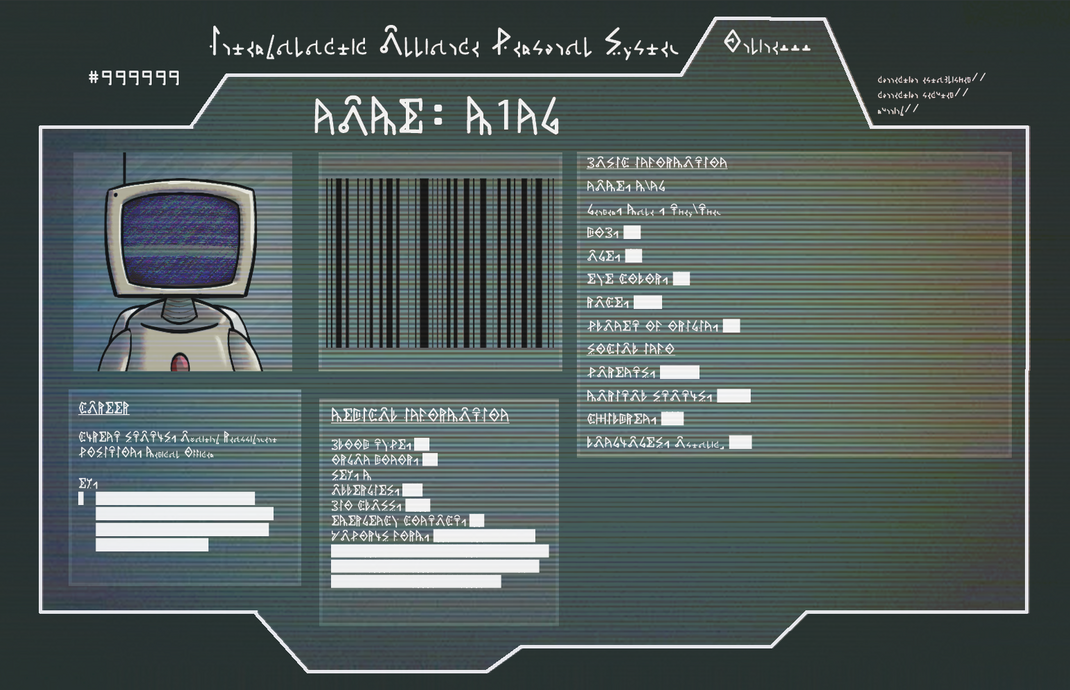Reveal the redacted Planet of Origin field
This screenshot has width=1070, height=690.
[x=731, y=325]
